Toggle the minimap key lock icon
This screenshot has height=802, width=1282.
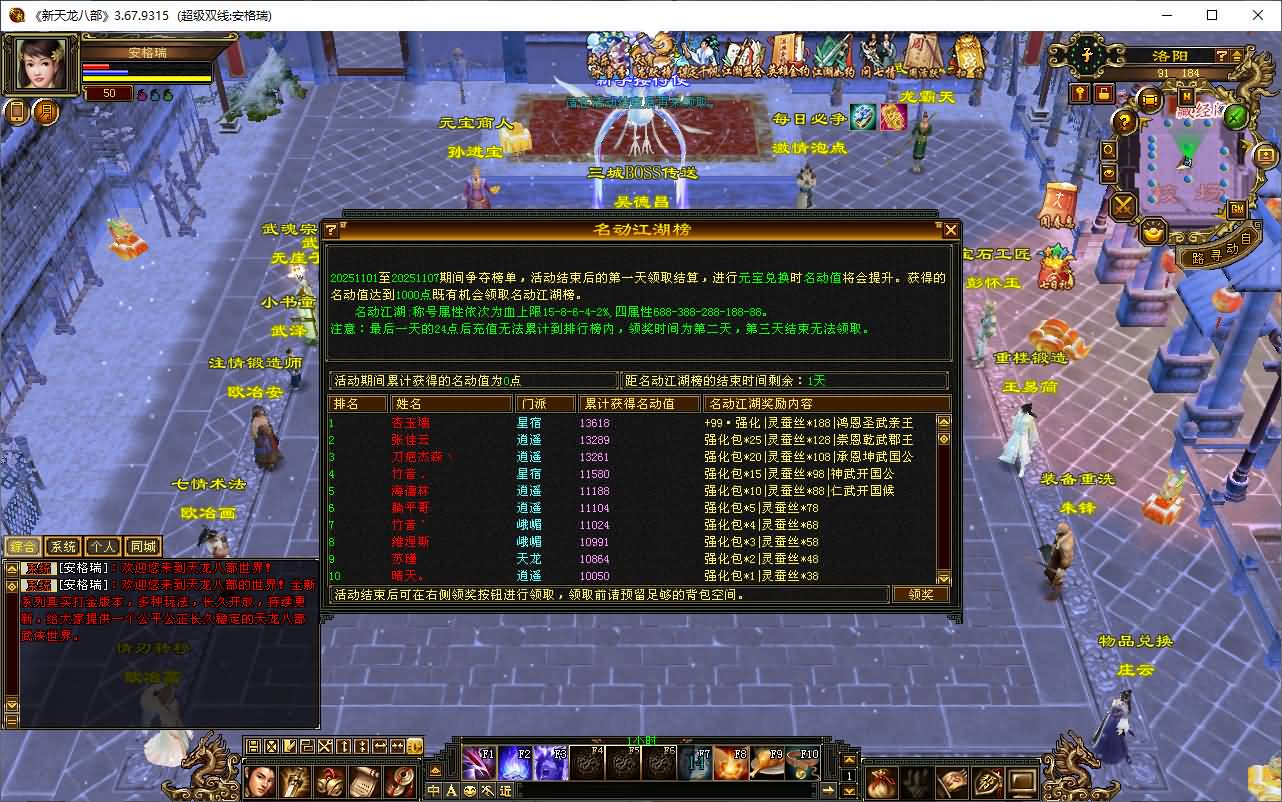(x=1082, y=91)
